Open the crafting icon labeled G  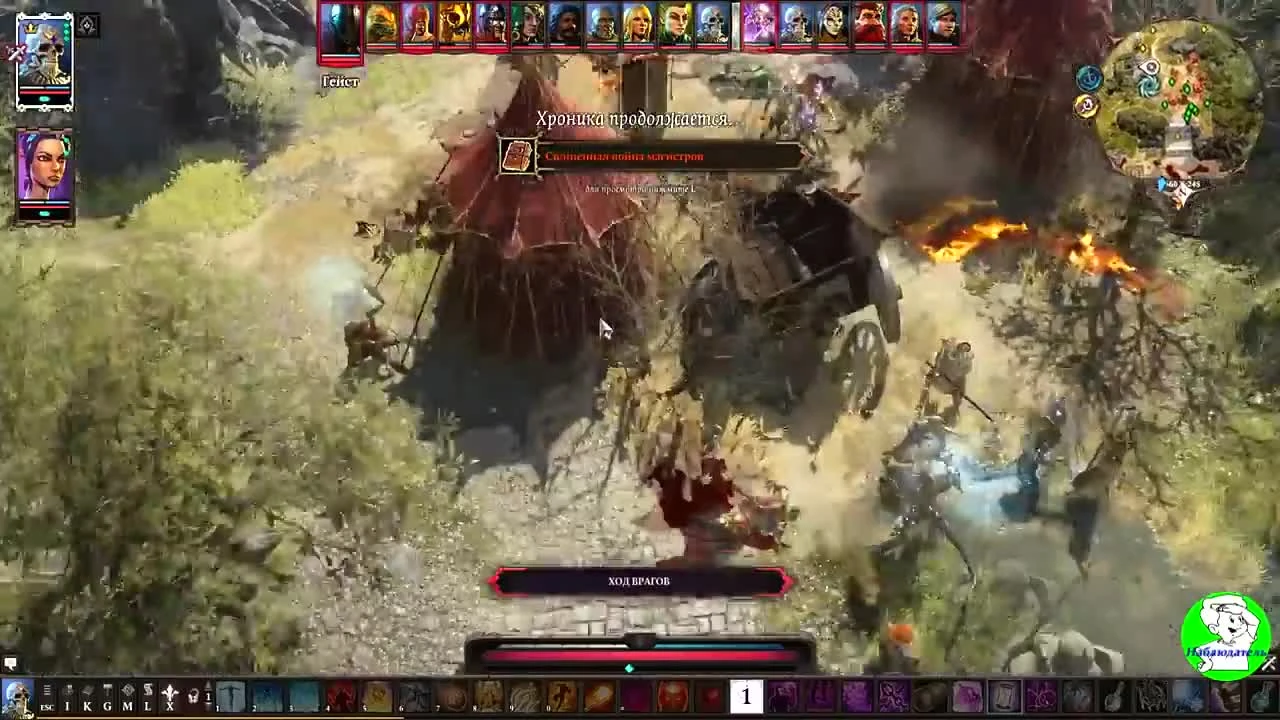(107, 693)
